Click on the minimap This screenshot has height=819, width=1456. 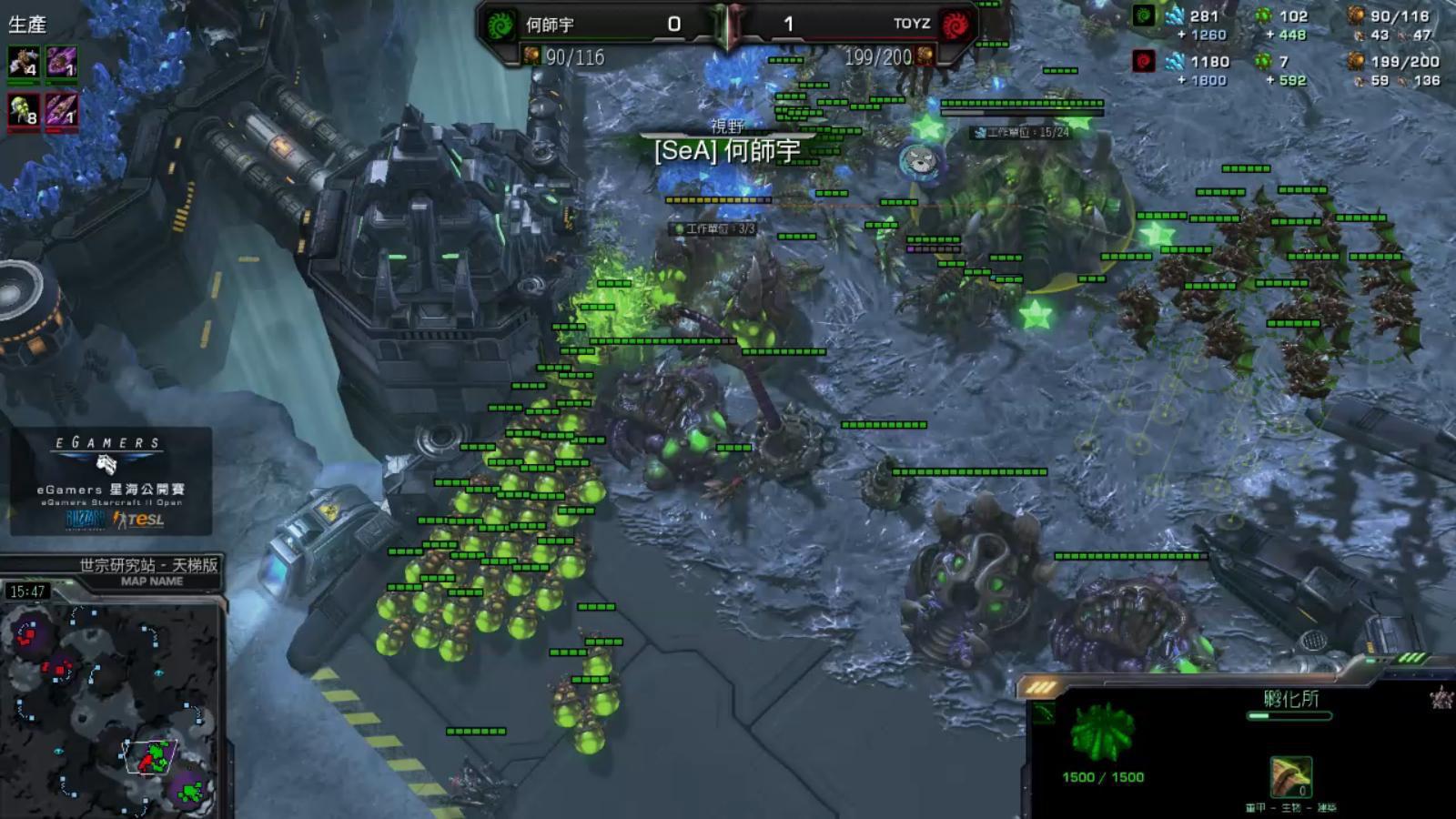click(x=111, y=710)
